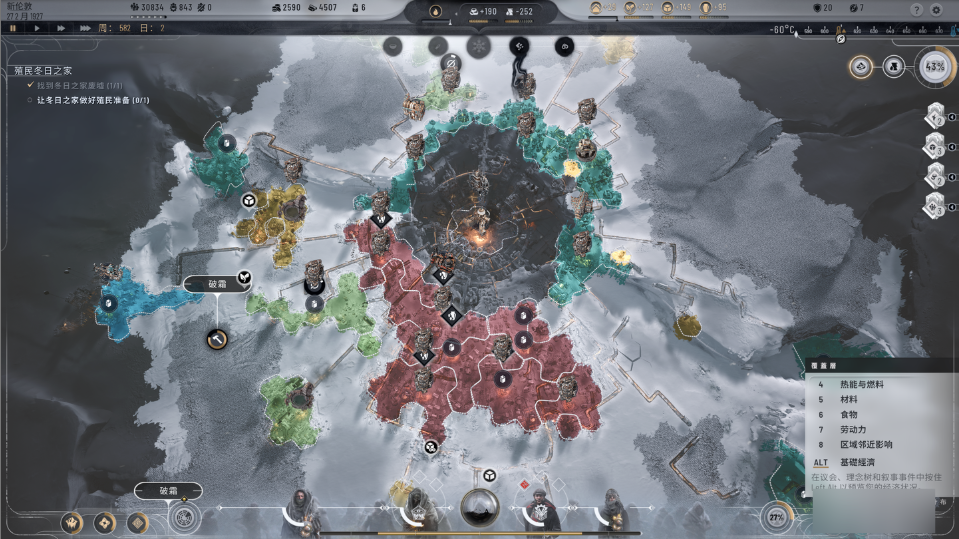Screen dimensions: 959x539
Task: Set game speed to normal play
Action: 37,28
